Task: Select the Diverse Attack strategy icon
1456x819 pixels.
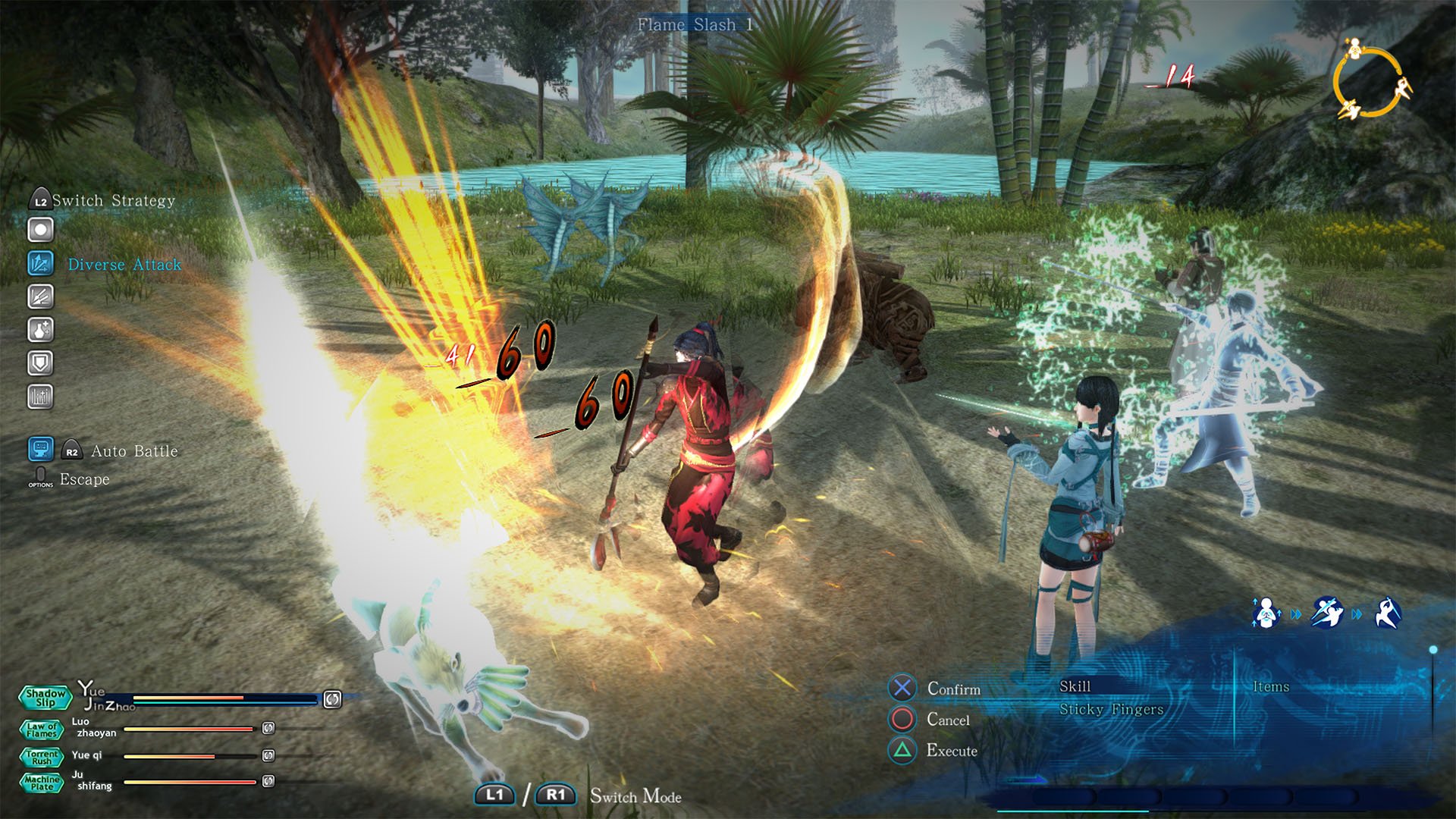Action: 40,263
